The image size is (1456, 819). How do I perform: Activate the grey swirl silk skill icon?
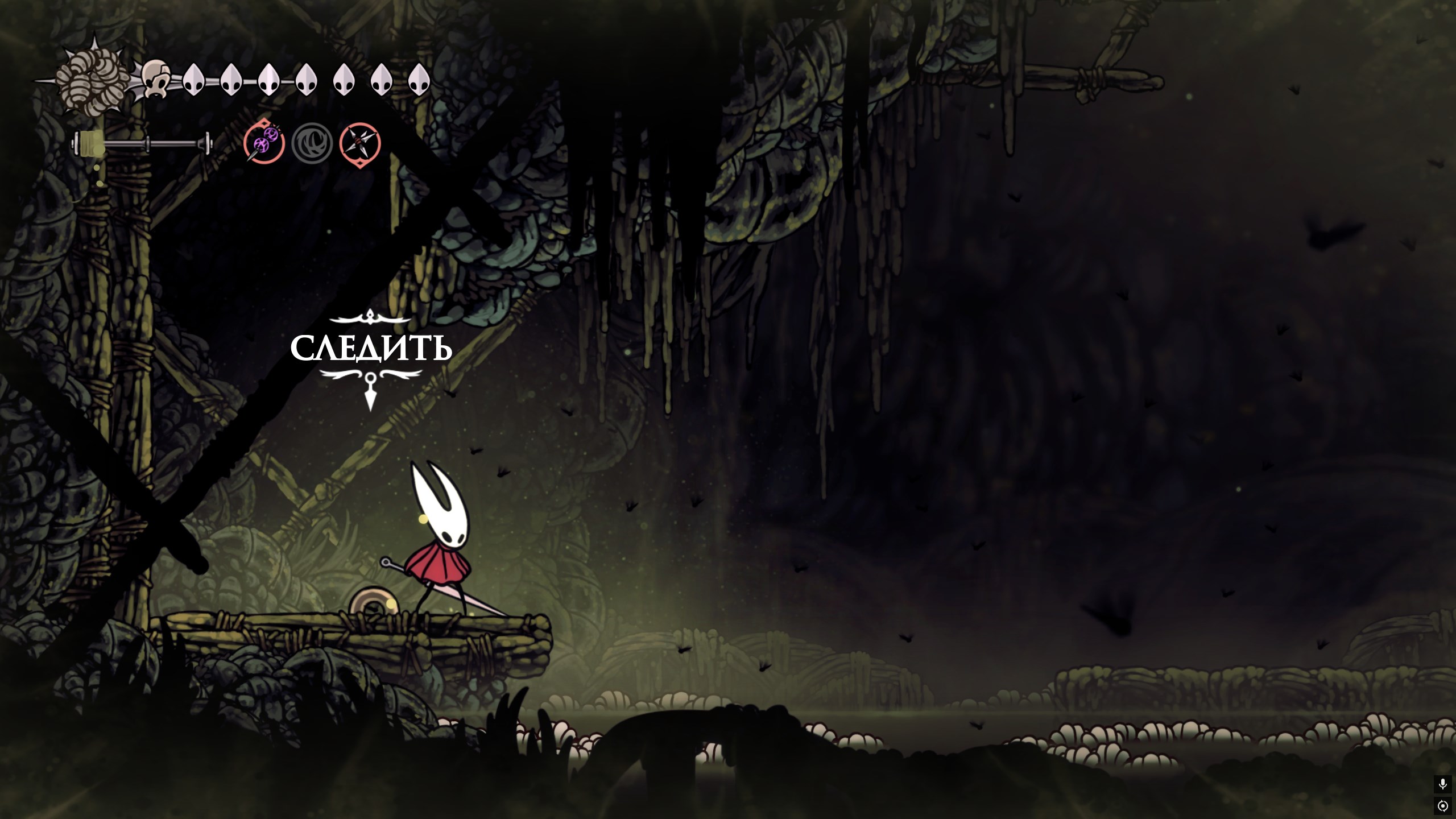(312, 143)
